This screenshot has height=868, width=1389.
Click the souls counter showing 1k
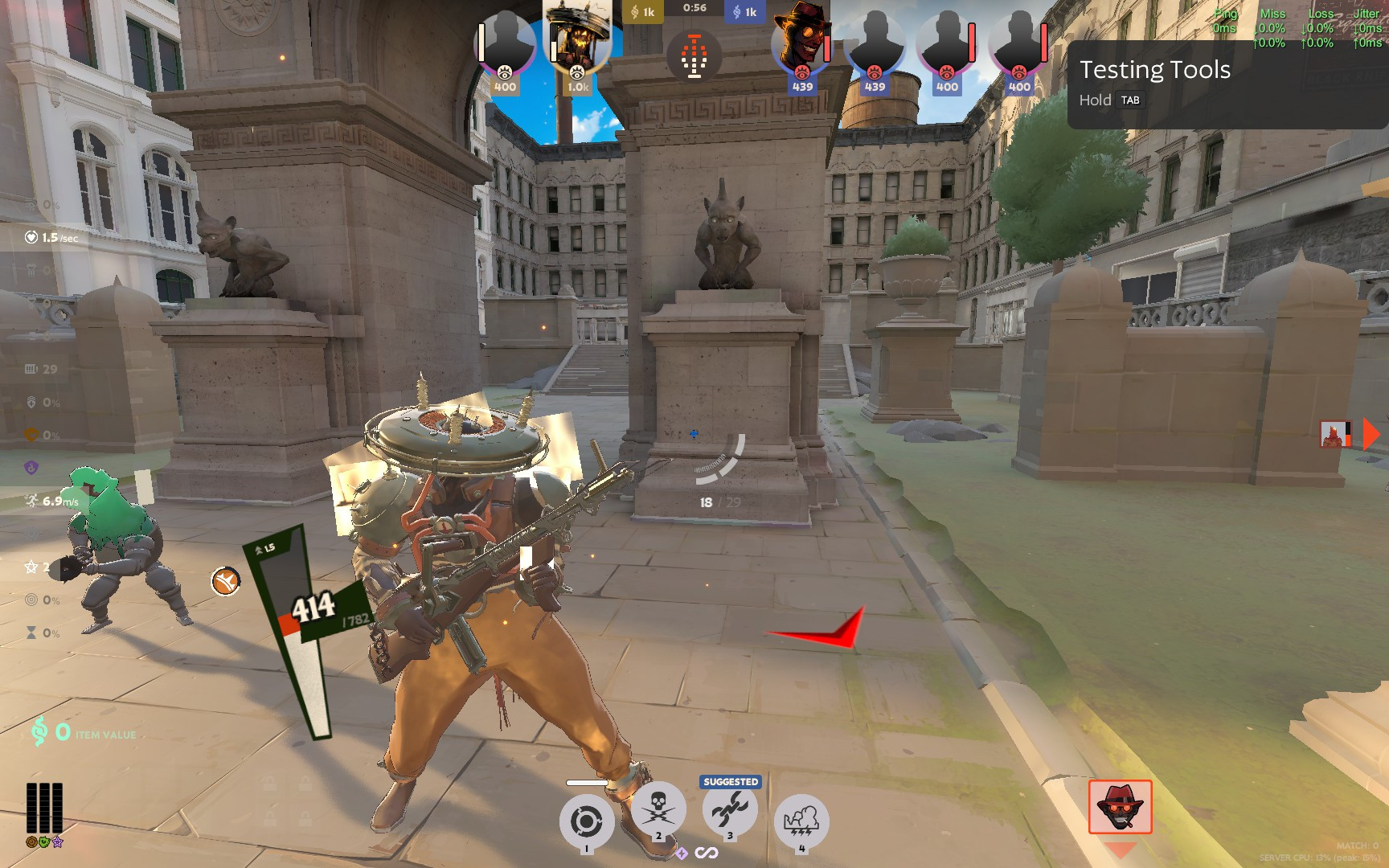642,11
